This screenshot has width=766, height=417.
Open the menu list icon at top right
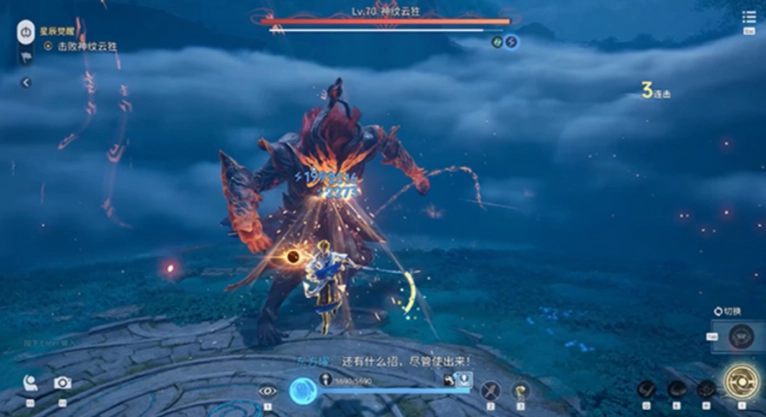[x=749, y=17]
